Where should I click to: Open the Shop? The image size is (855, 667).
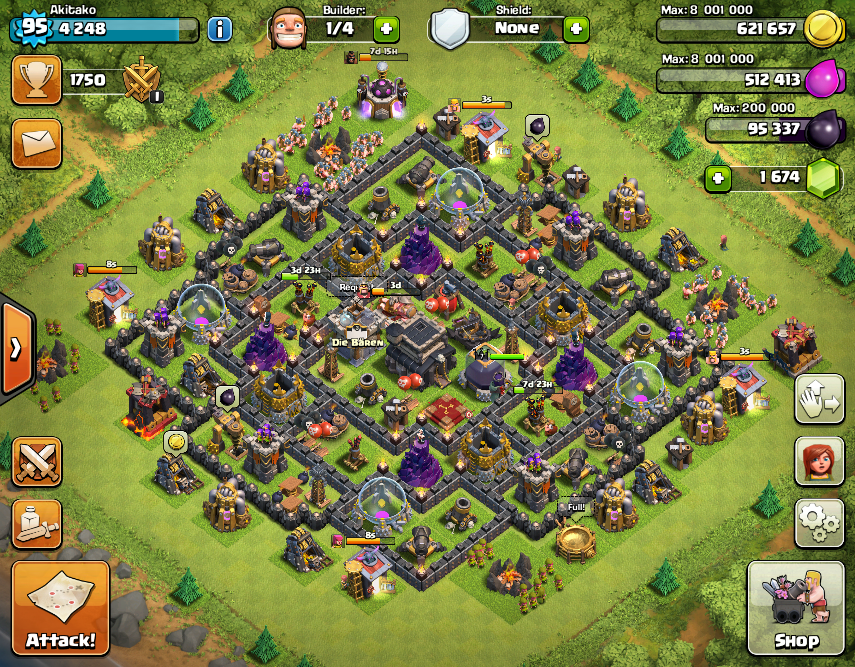click(796, 608)
